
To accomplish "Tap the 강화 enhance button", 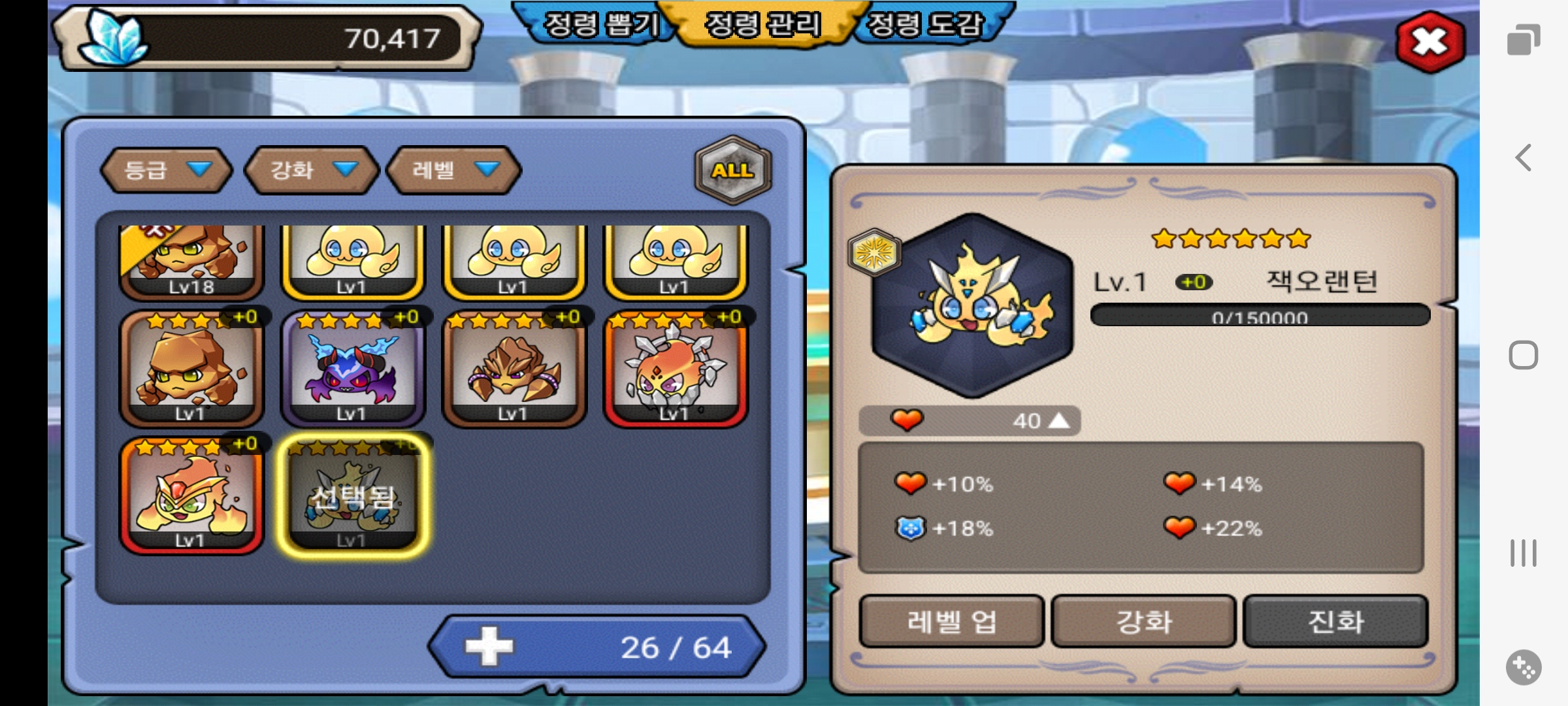I will click(1143, 621).
